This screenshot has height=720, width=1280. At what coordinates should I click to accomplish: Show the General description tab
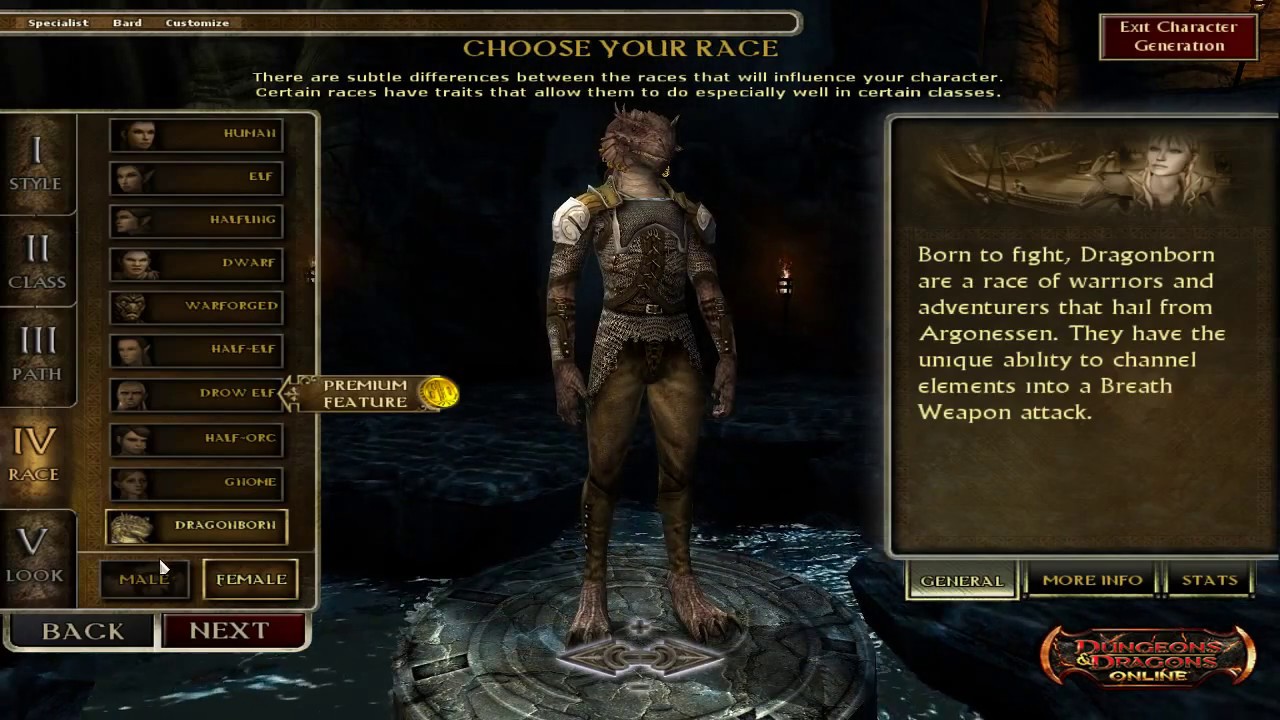961,580
